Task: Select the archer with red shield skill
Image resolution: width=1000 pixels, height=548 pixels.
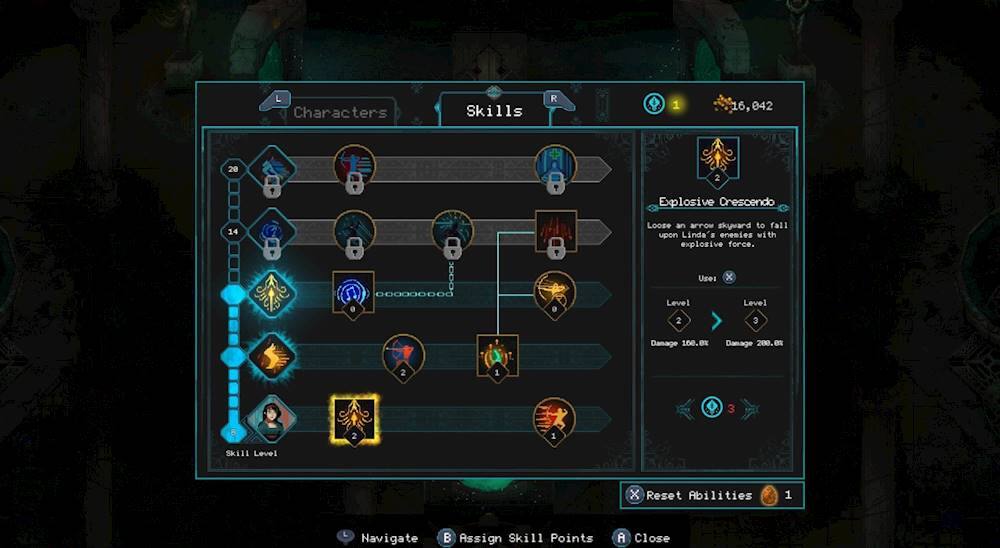Action: coord(403,354)
